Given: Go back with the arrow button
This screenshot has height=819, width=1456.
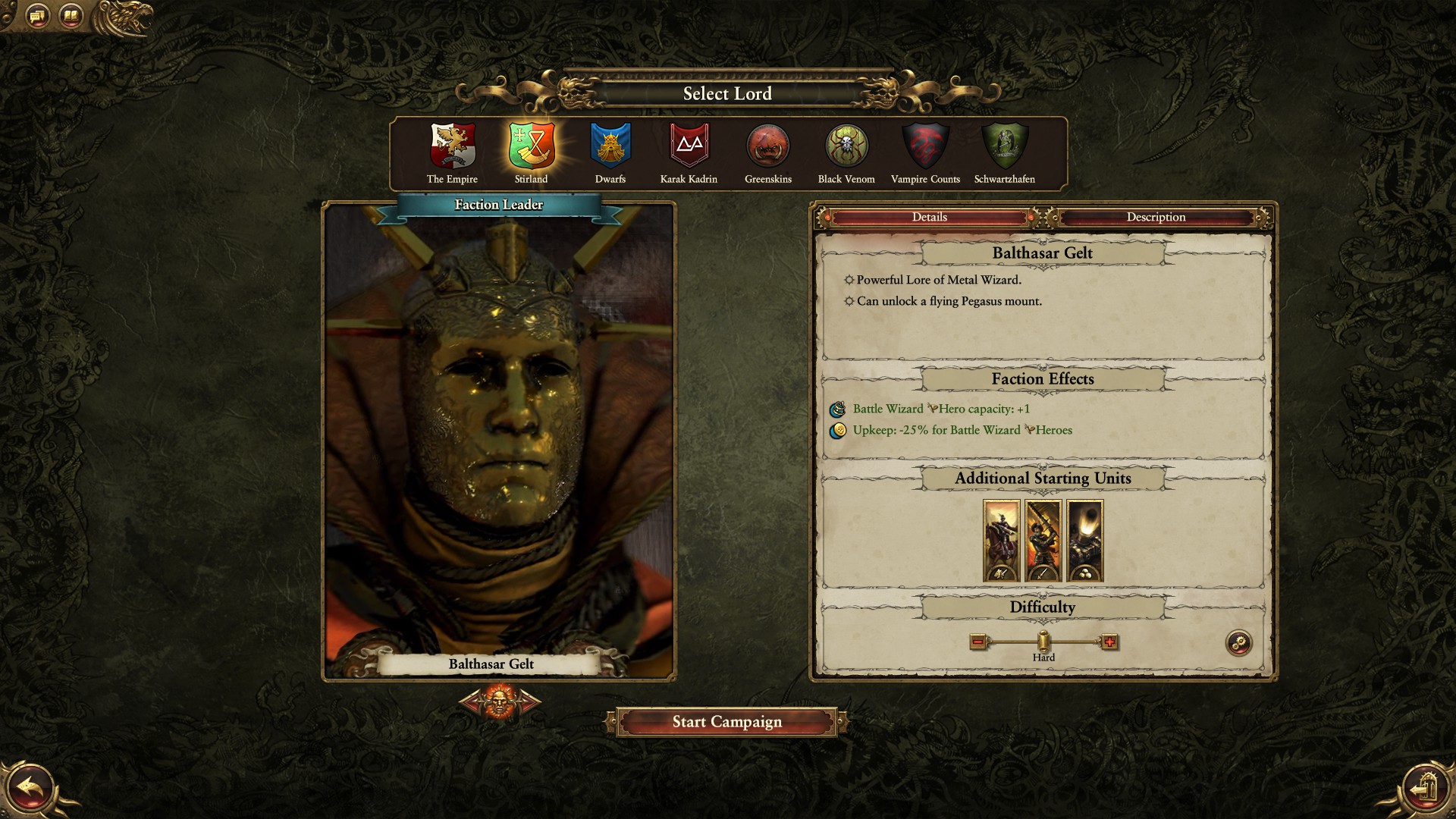Looking at the screenshot, I should pos(29,789).
